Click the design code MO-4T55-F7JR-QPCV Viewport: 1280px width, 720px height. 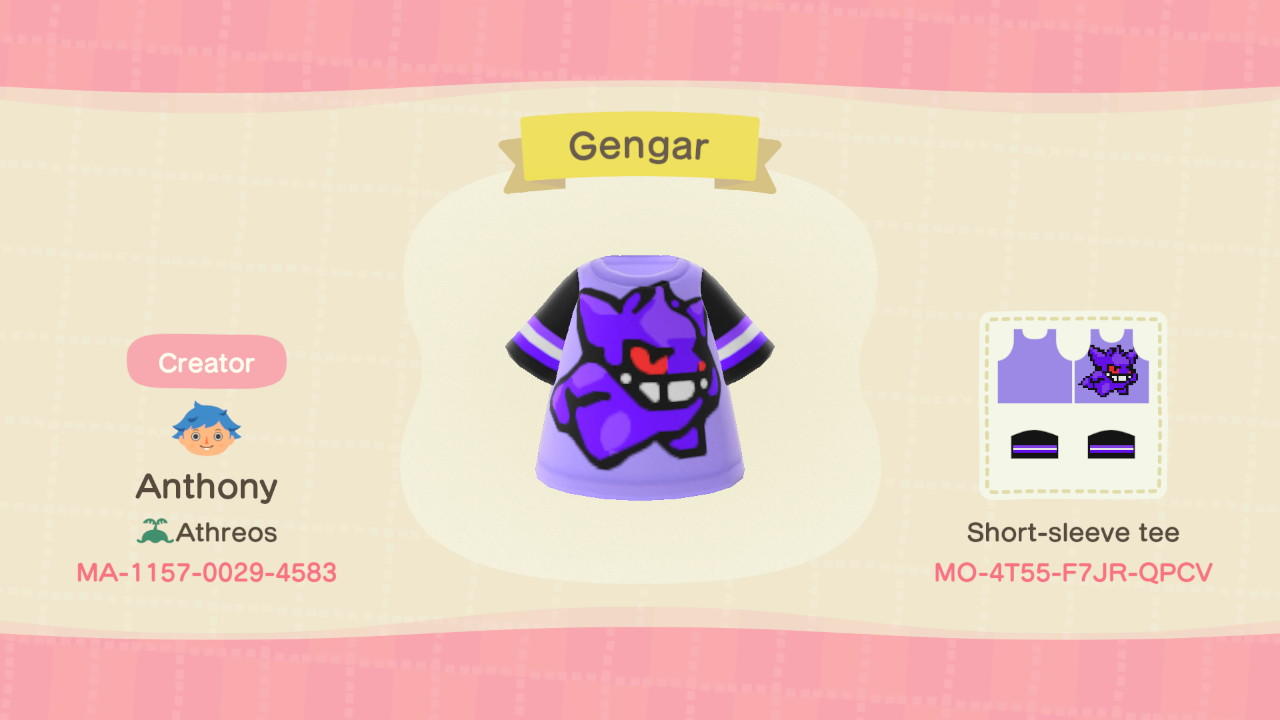point(1073,572)
